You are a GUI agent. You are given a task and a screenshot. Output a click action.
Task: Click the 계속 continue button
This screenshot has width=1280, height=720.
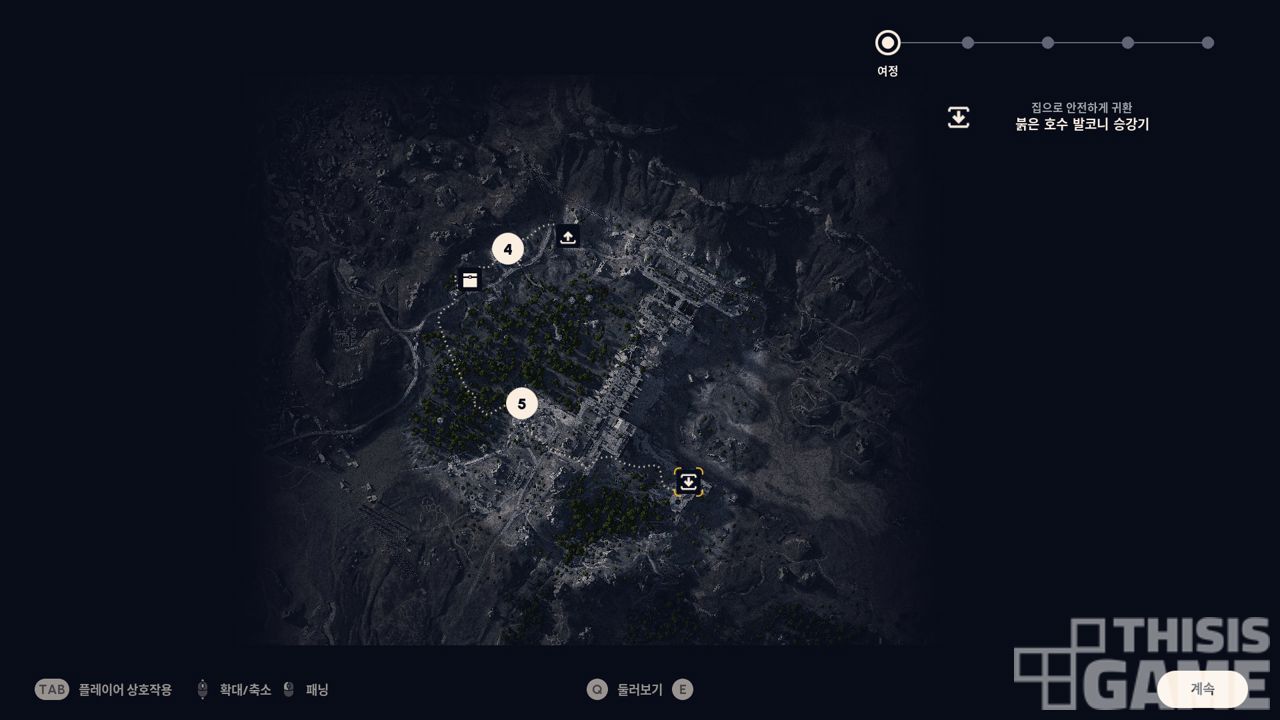point(1202,689)
